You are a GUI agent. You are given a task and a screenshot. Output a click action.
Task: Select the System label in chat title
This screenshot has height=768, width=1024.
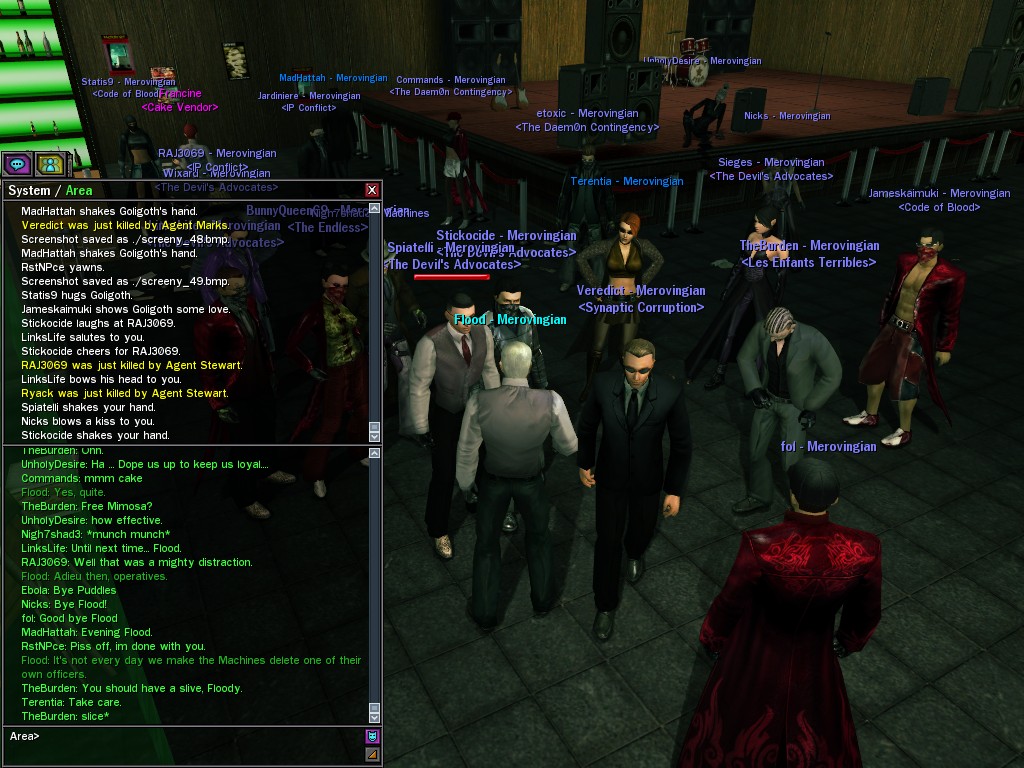click(29, 191)
